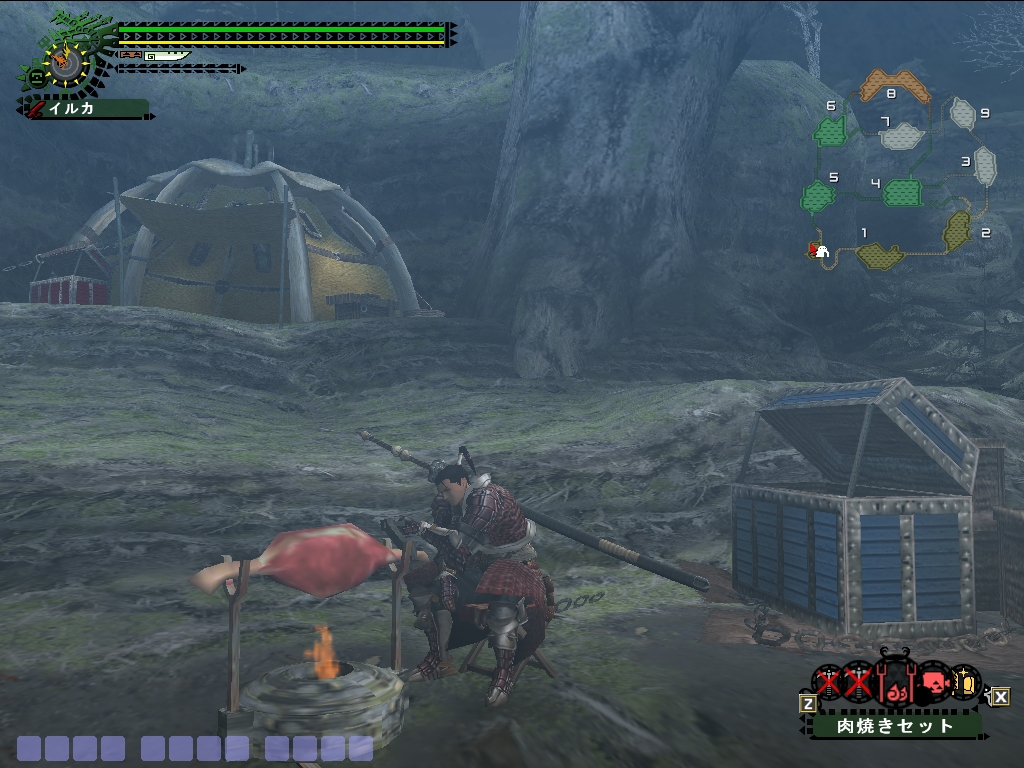Image resolution: width=1024 pixels, height=768 pixels.
Task: Click the quest timer clock icon
Action: pos(67,62)
